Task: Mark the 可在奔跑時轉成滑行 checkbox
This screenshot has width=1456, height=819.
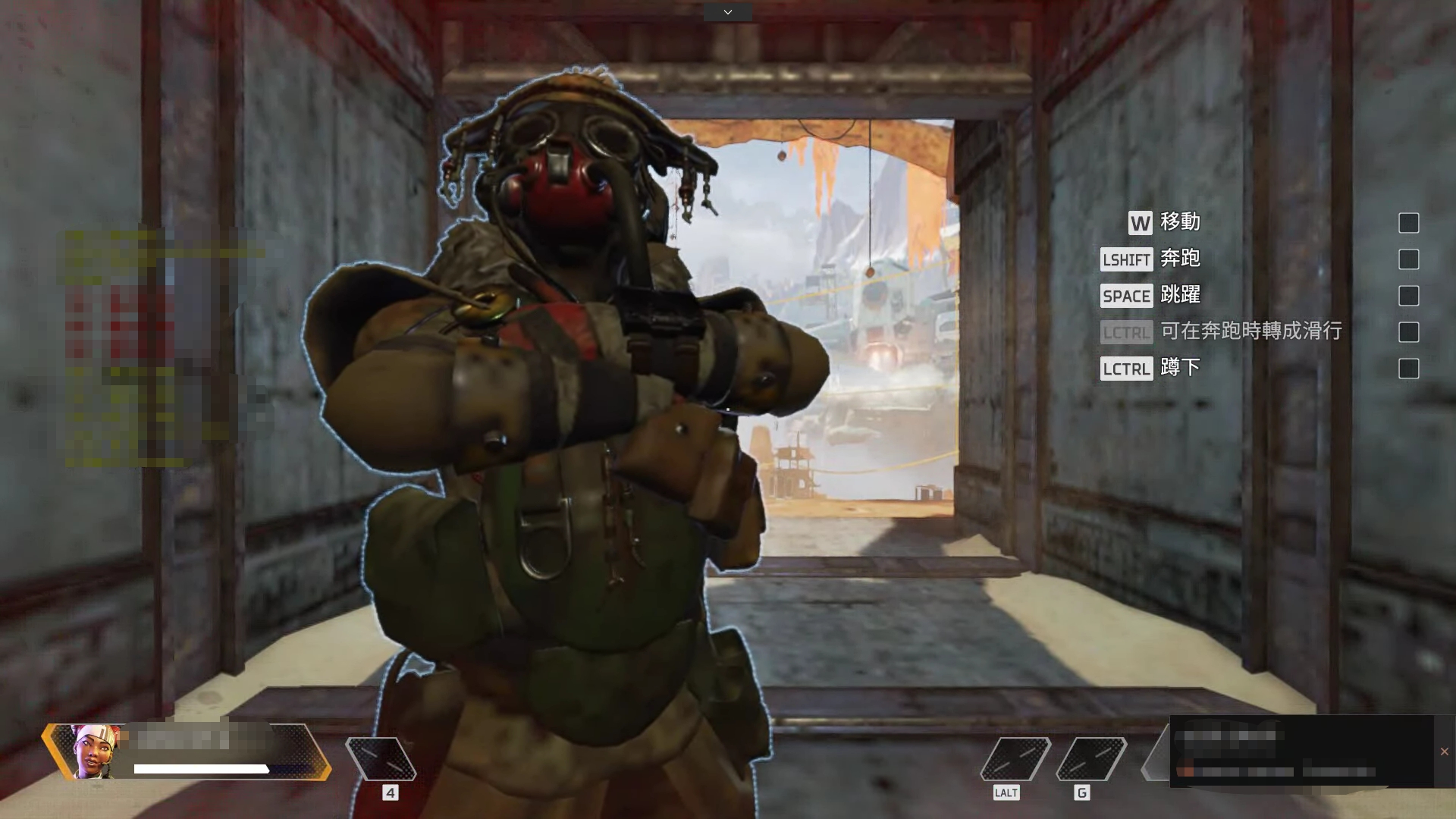Action: [x=1408, y=332]
